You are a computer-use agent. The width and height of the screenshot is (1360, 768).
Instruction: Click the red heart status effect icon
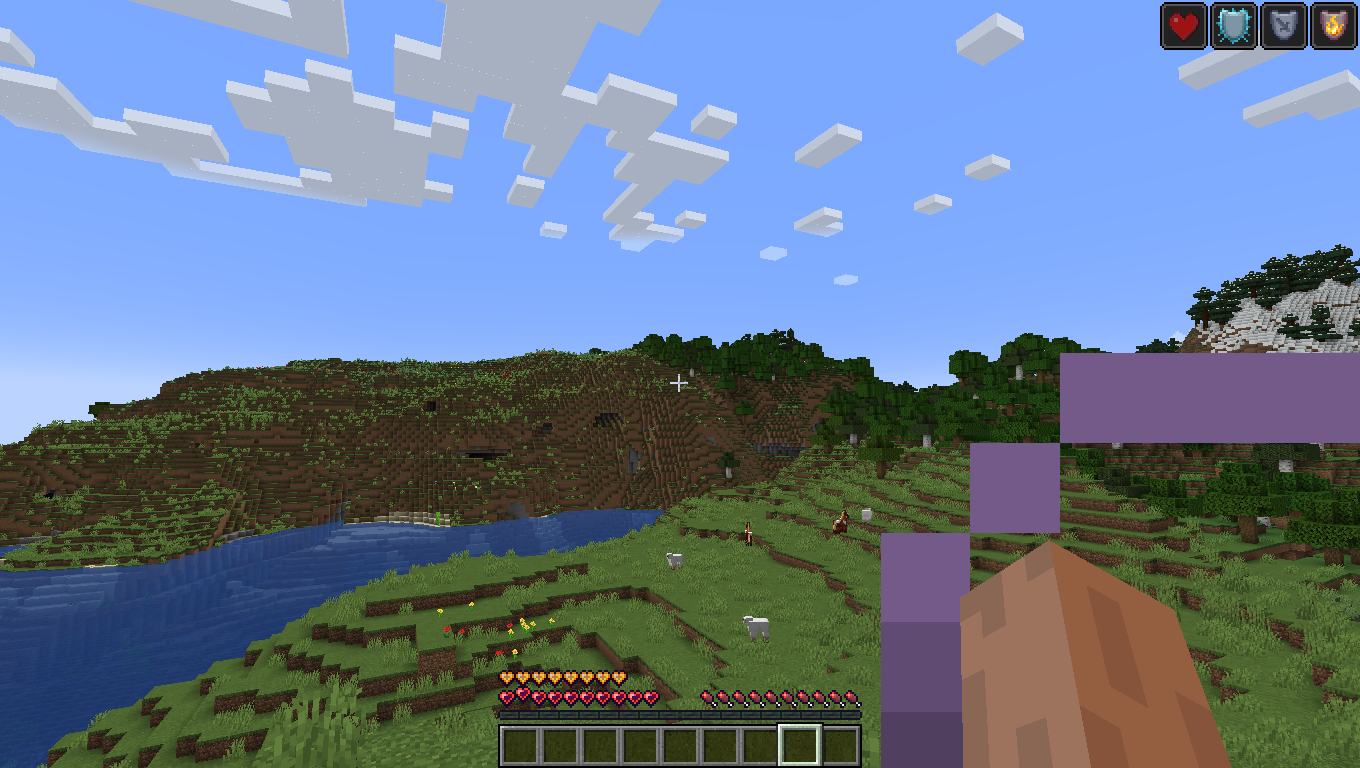click(1182, 26)
